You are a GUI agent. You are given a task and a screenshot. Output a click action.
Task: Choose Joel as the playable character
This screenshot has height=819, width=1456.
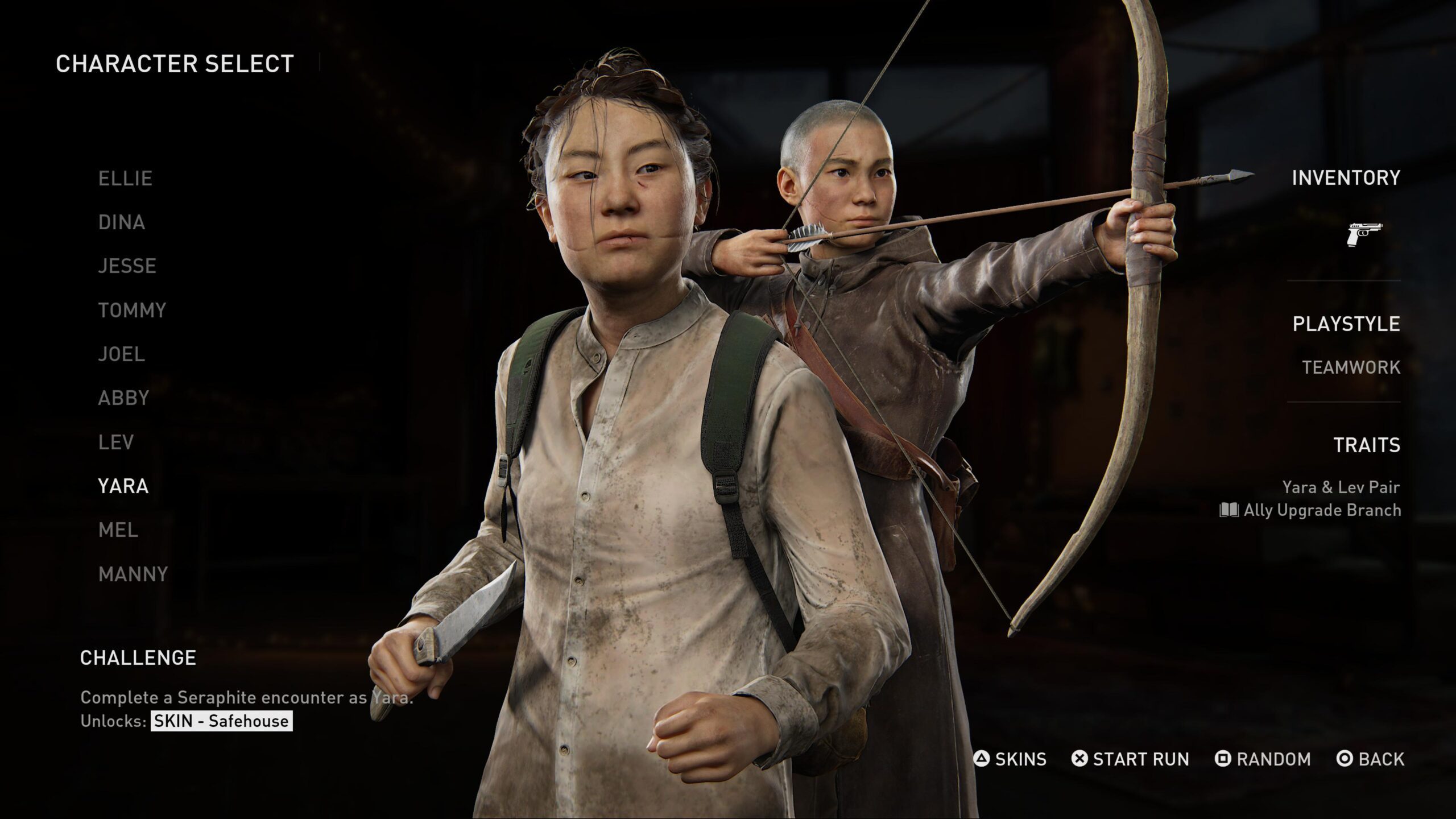[x=122, y=354]
